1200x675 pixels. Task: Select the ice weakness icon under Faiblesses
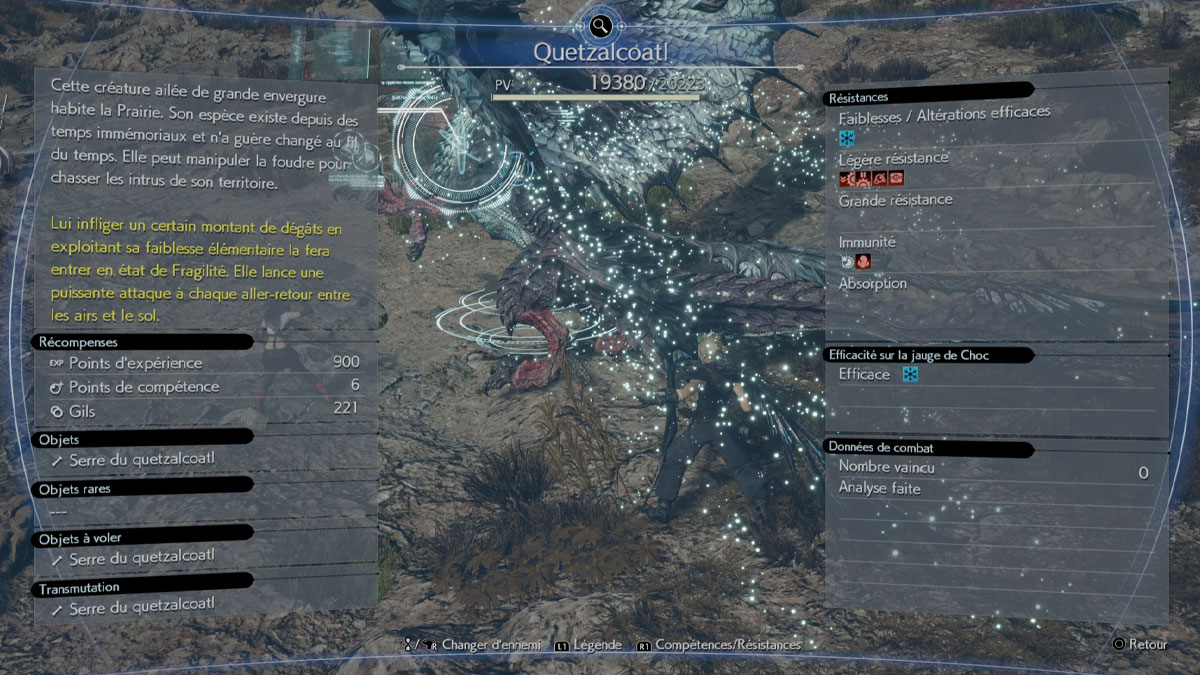[x=847, y=138]
